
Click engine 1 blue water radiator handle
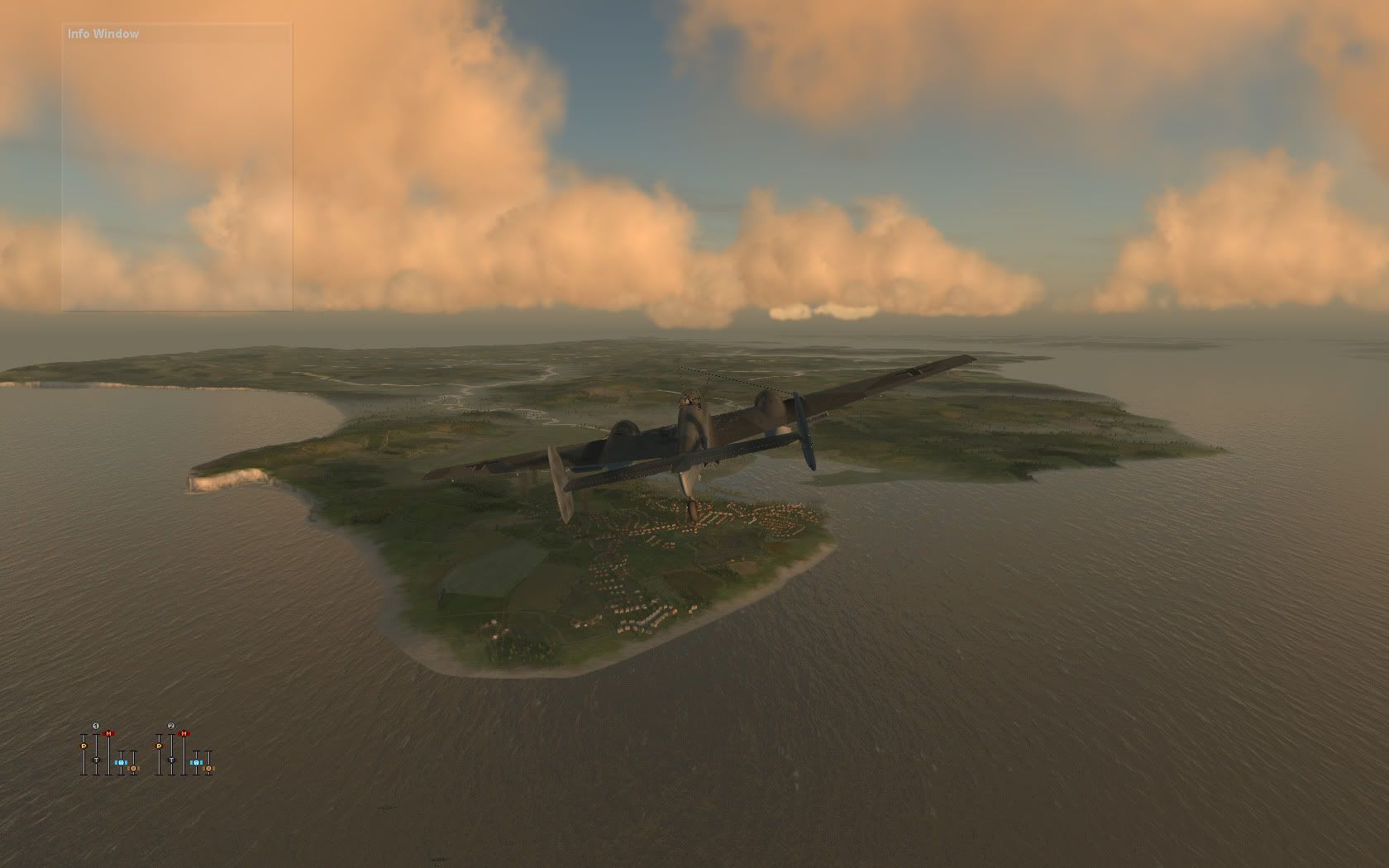(x=121, y=762)
